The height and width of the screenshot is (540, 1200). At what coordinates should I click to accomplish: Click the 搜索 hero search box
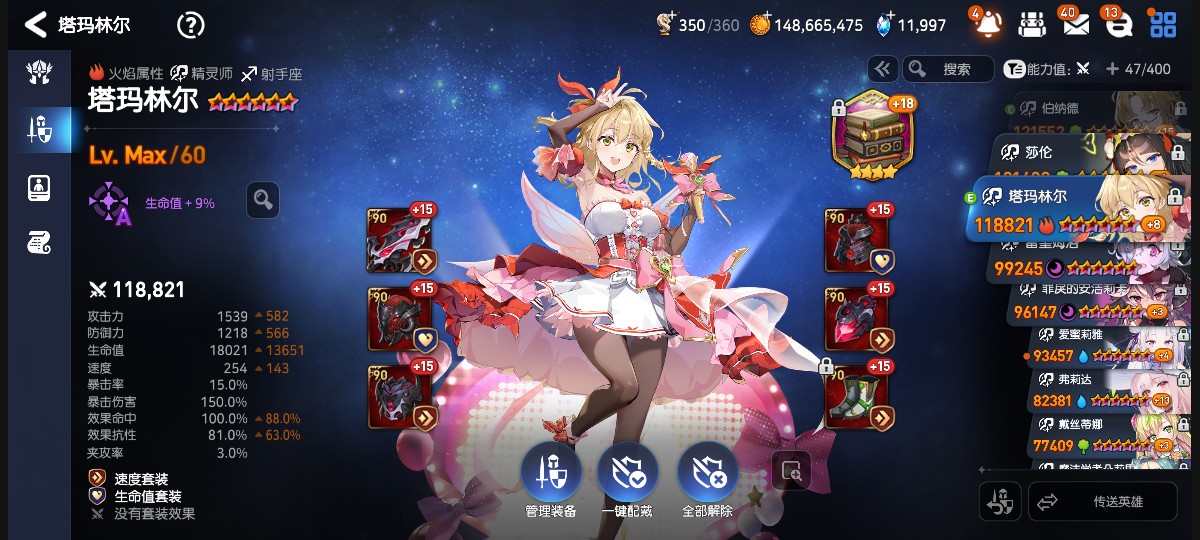click(x=948, y=69)
